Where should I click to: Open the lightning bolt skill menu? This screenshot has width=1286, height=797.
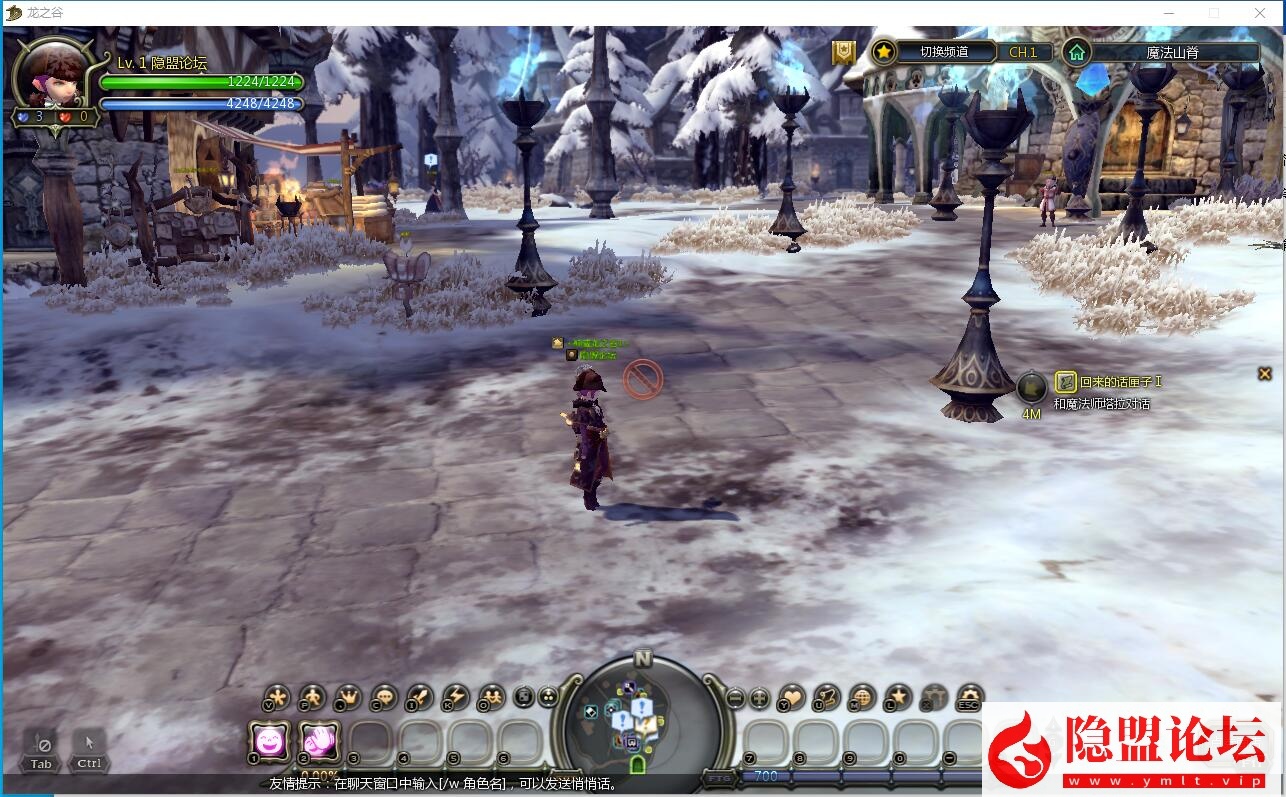point(455,697)
